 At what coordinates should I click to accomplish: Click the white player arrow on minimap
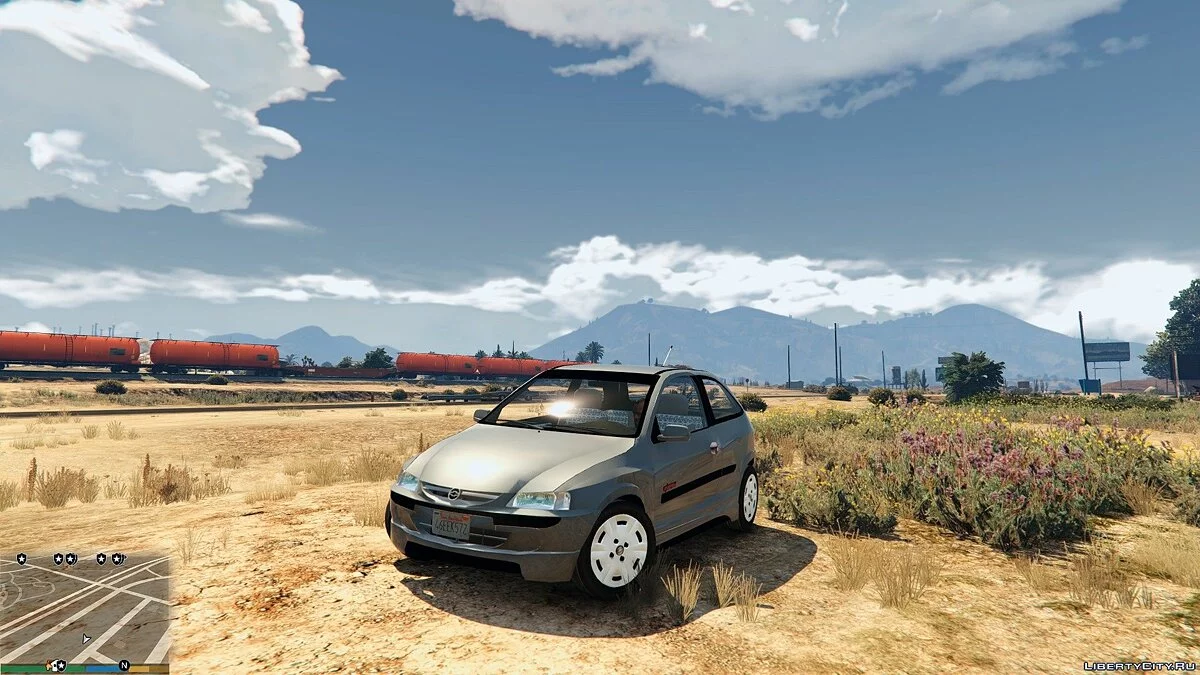[86, 637]
